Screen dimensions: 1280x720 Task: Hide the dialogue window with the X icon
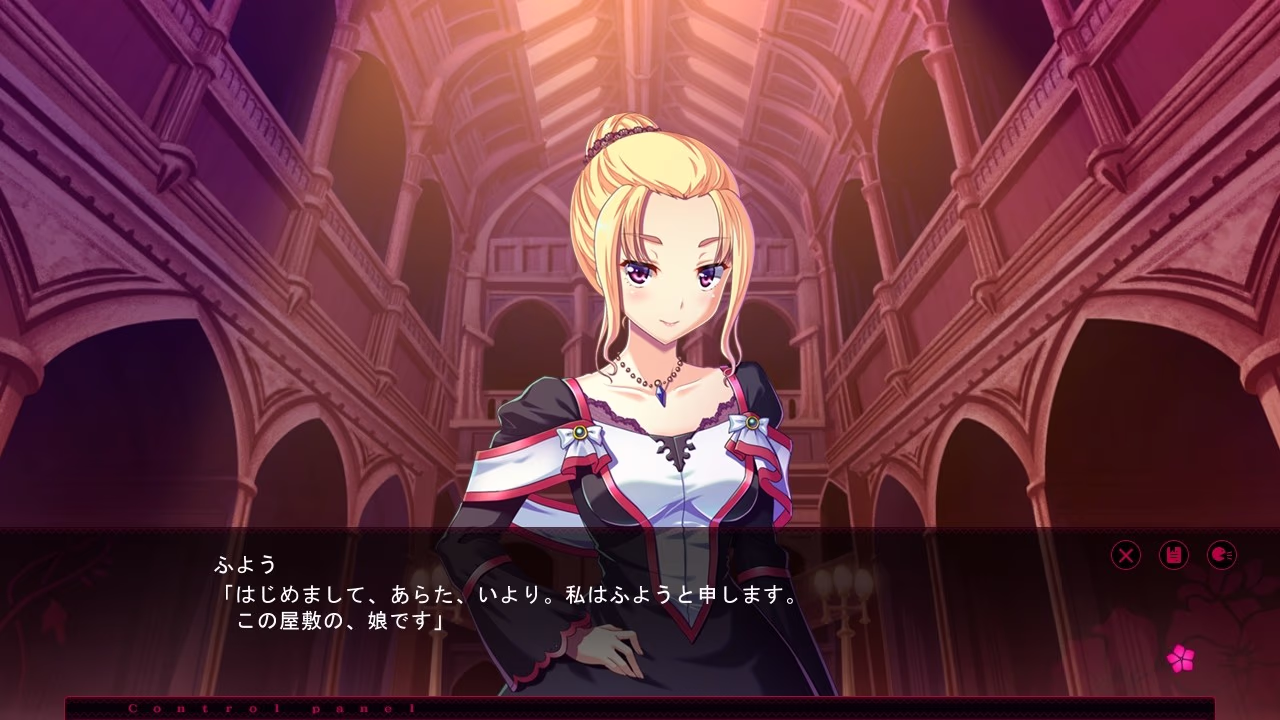(x=1126, y=555)
